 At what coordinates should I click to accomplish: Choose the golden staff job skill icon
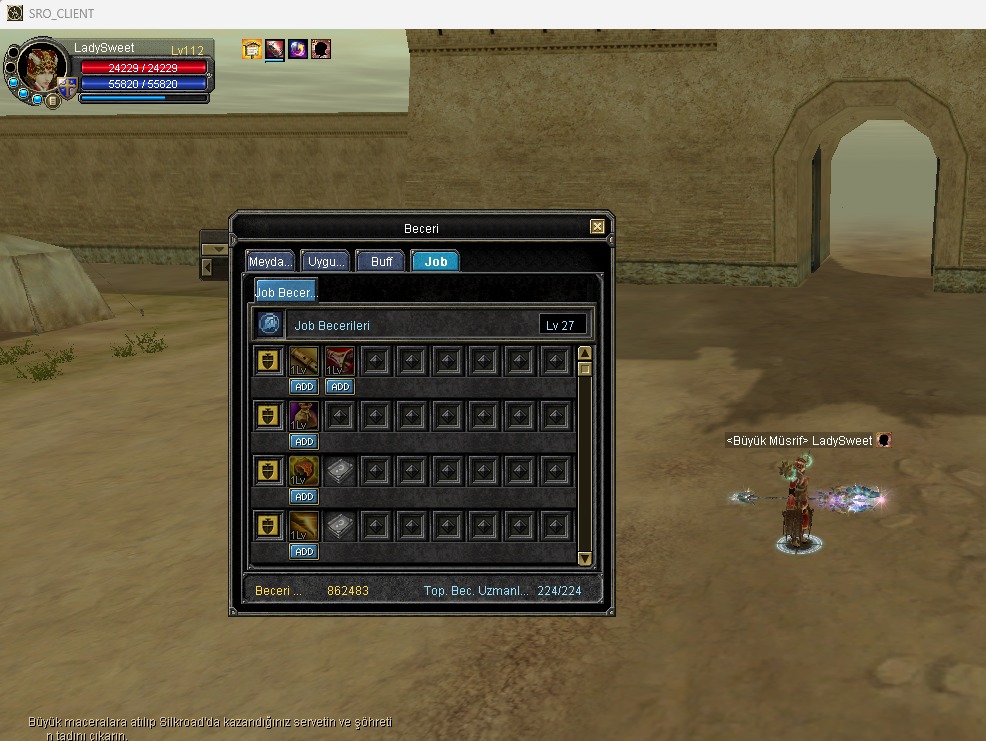pos(304,525)
